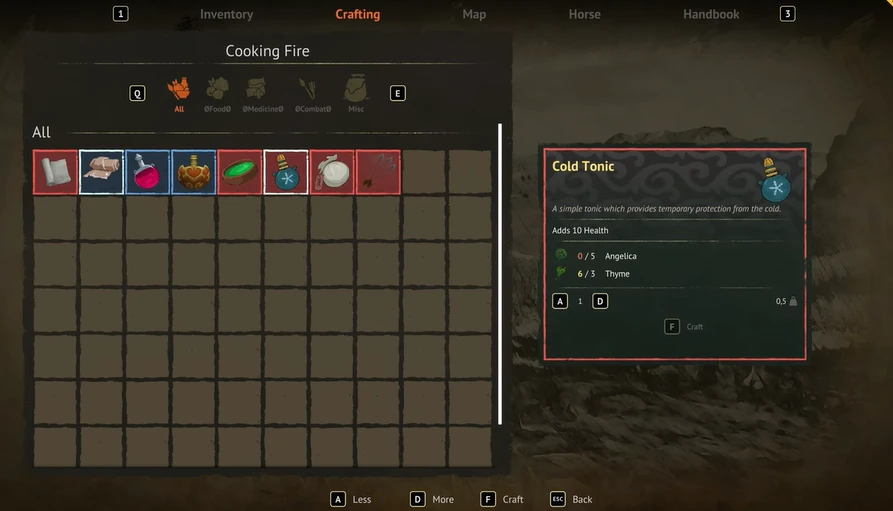Choose the arrows recipe slot
The image size is (893, 511).
(x=378, y=172)
